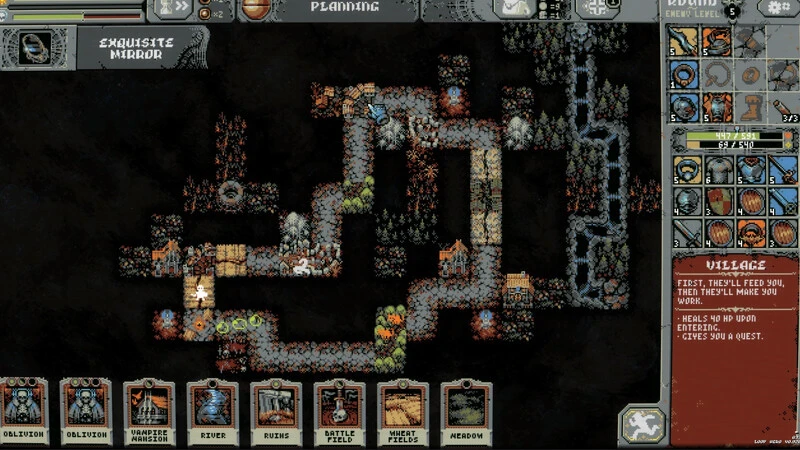Pick the River card from hand
Image resolution: width=800 pixels, height=450 pixels.
tap(212, 410)
